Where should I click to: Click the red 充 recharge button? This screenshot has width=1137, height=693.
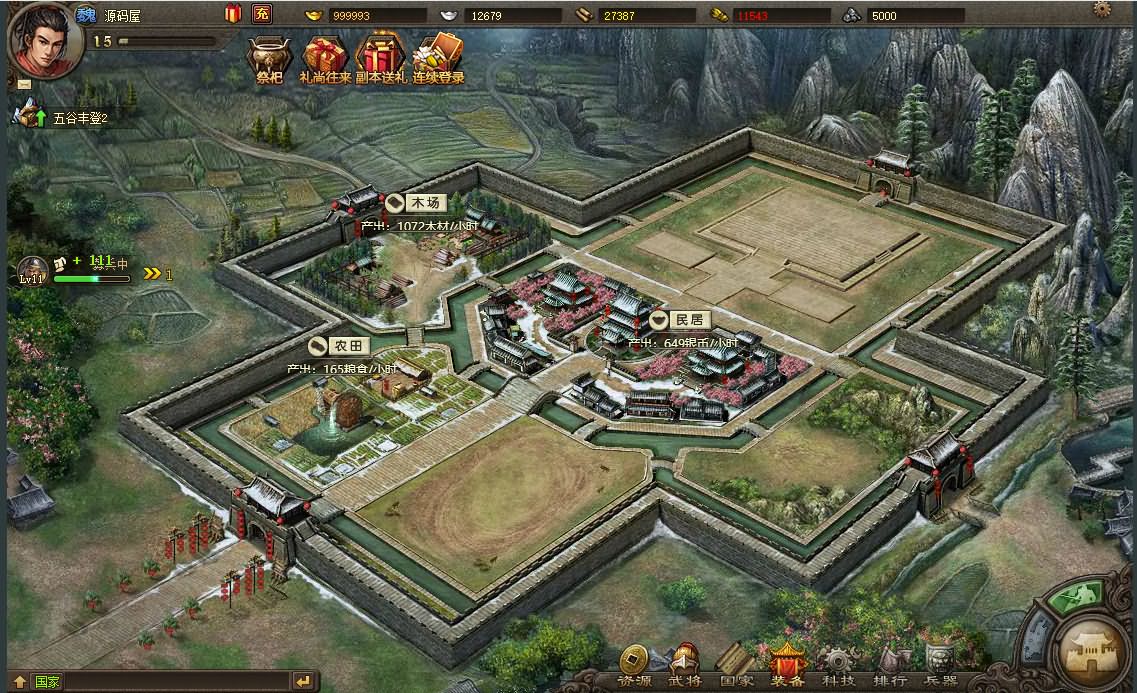coord(261,14)
